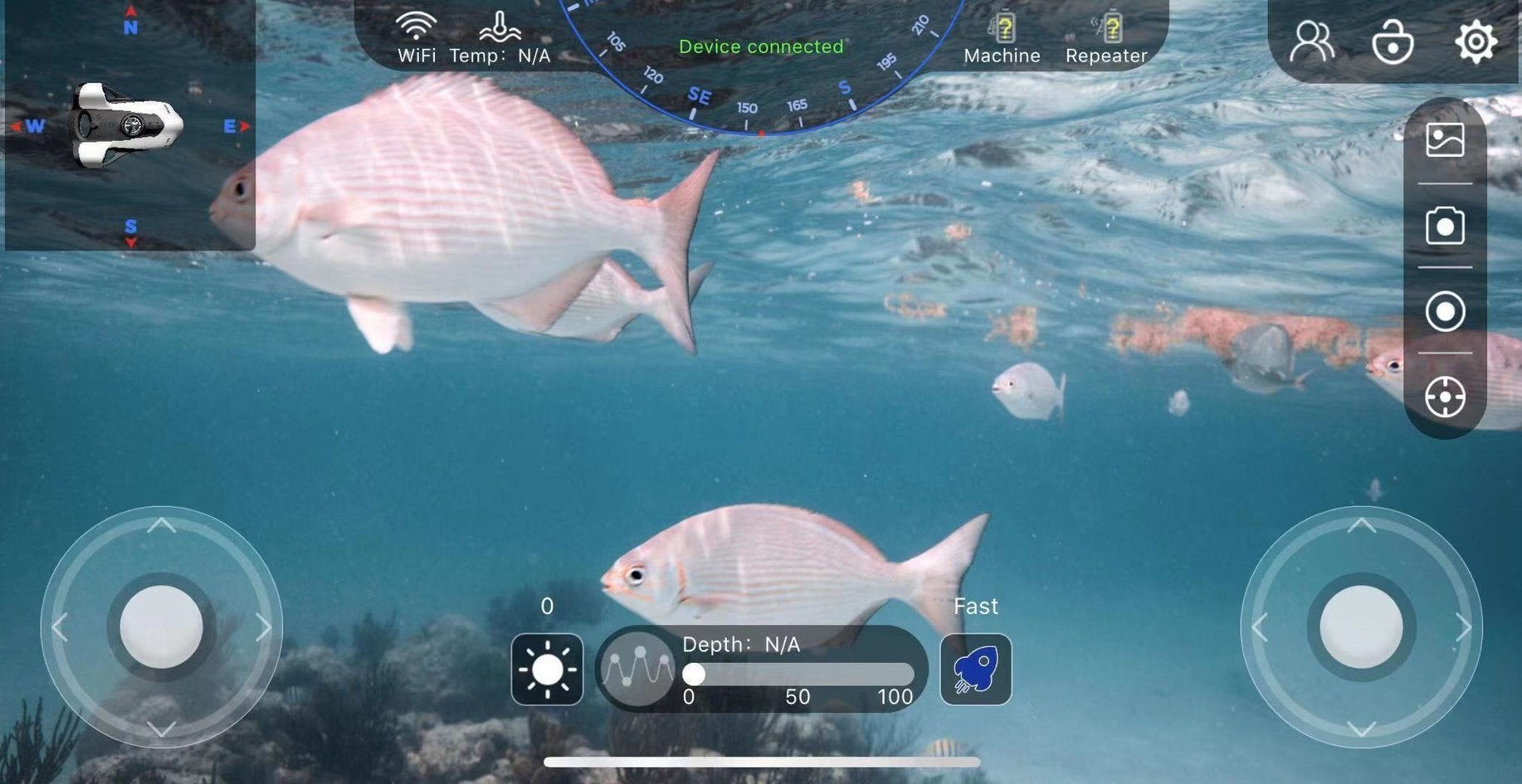Click the drone orientation compass panel

tap(129, 126)
